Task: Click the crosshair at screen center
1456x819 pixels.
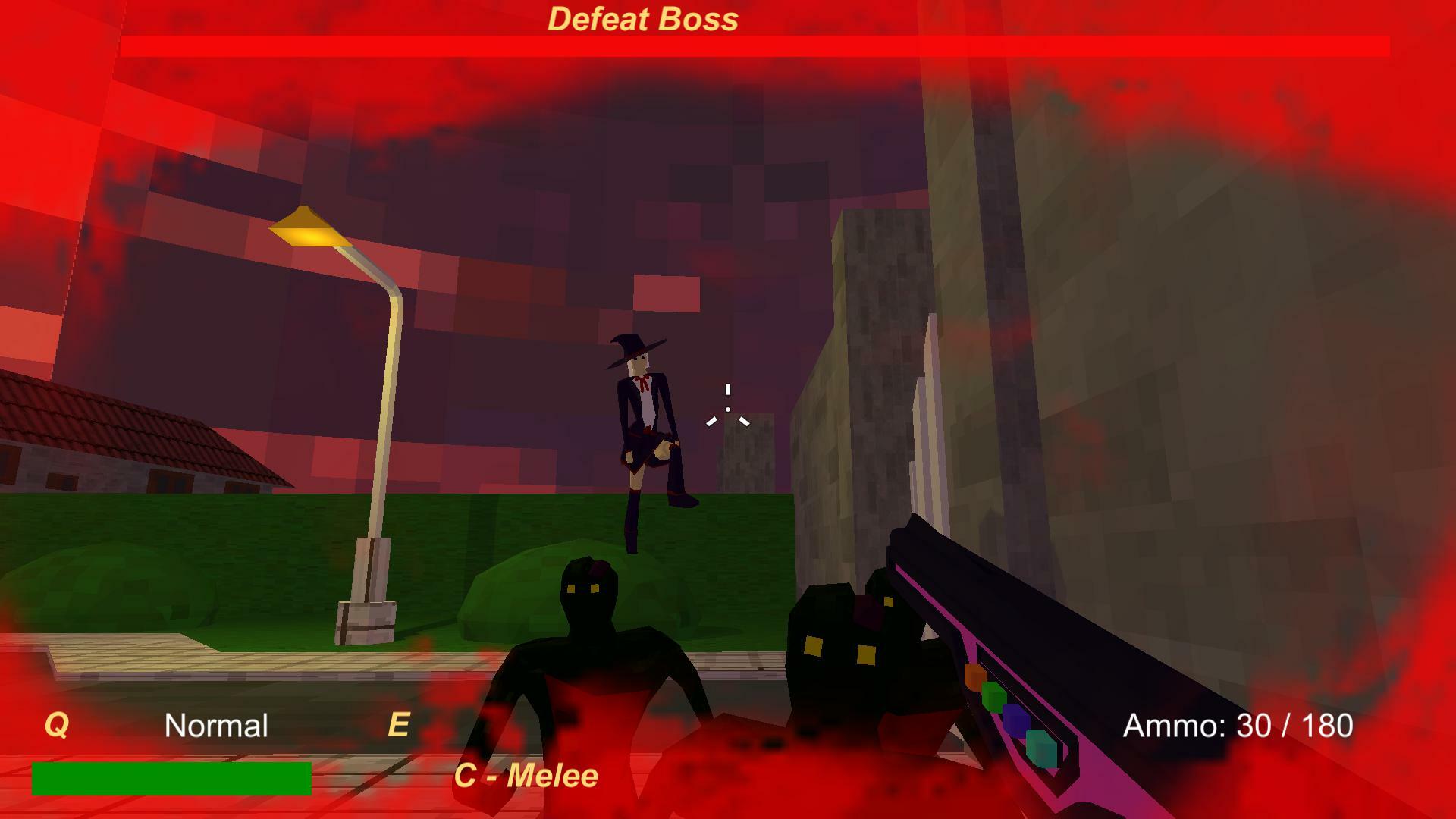Action: click(728, 409)
